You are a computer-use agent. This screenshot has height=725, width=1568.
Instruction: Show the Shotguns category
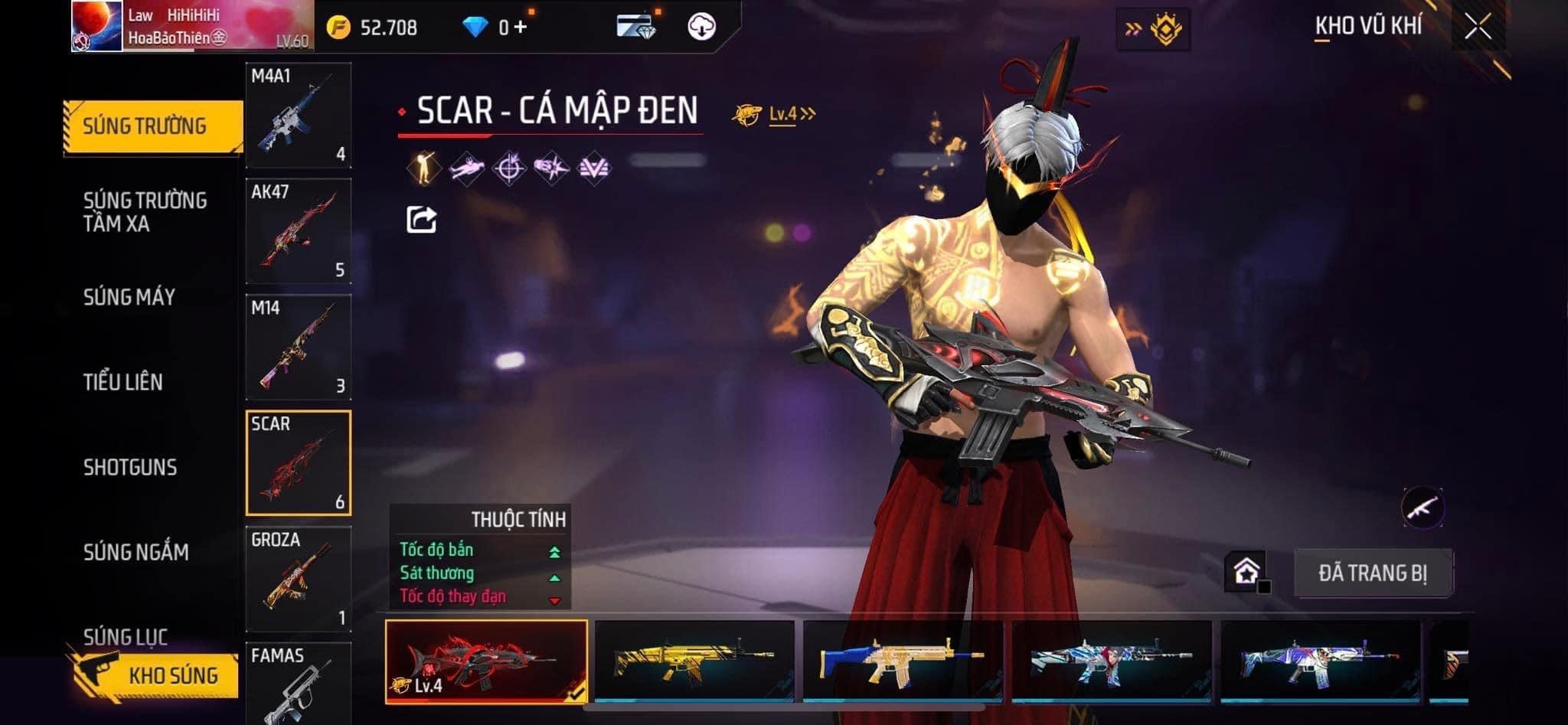click(x=129, y=467)
